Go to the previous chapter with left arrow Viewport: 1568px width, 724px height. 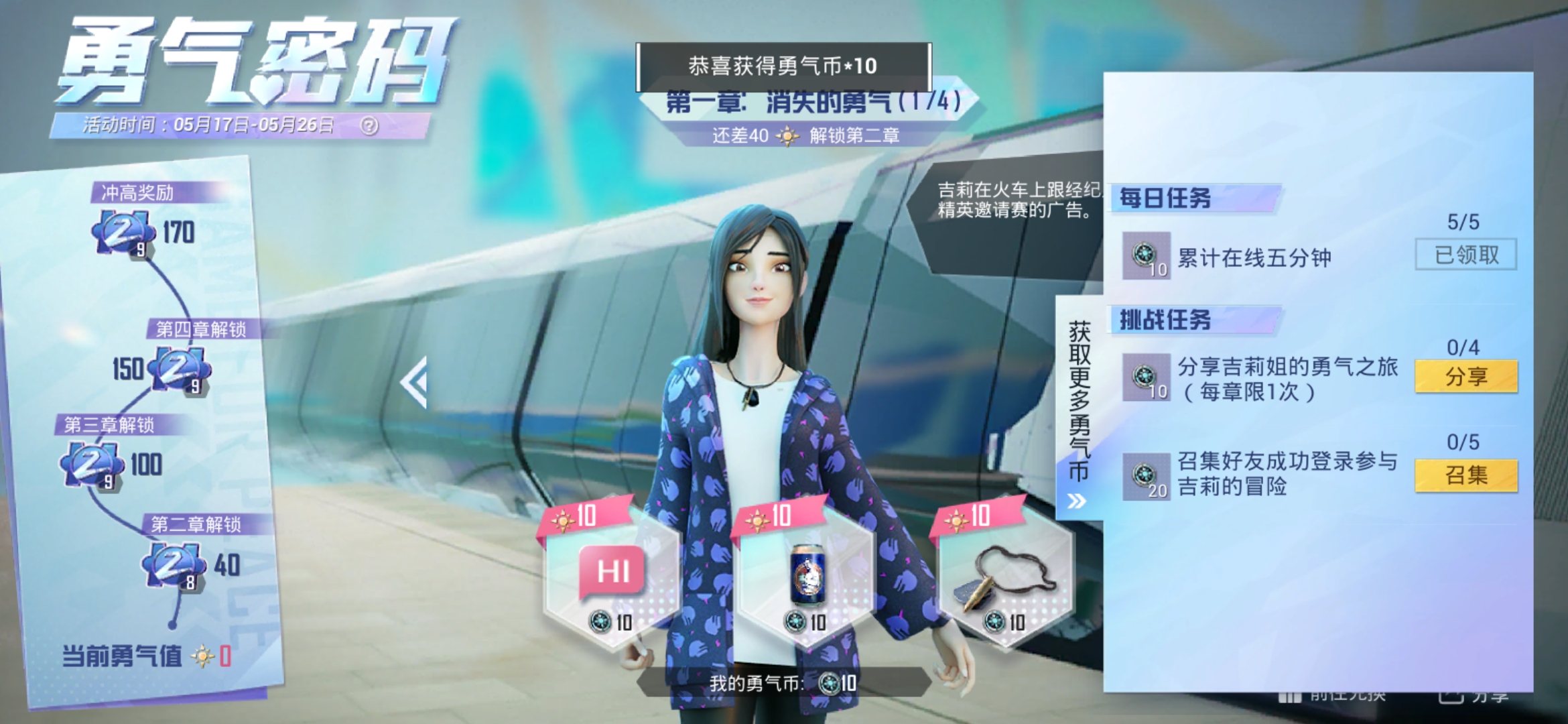click(x=415, y=382)
